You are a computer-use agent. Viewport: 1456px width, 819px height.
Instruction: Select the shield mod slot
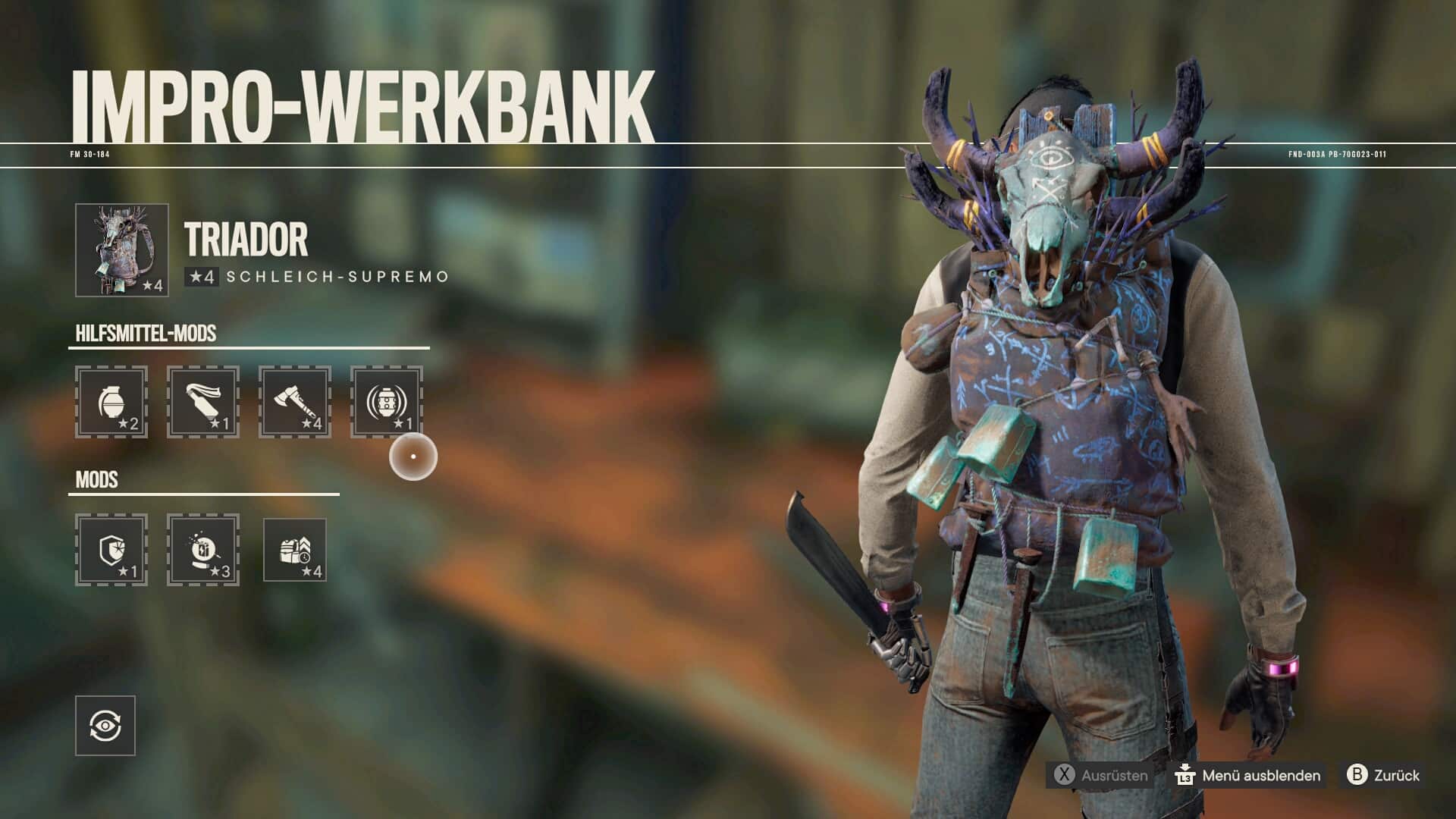point(111,550)
